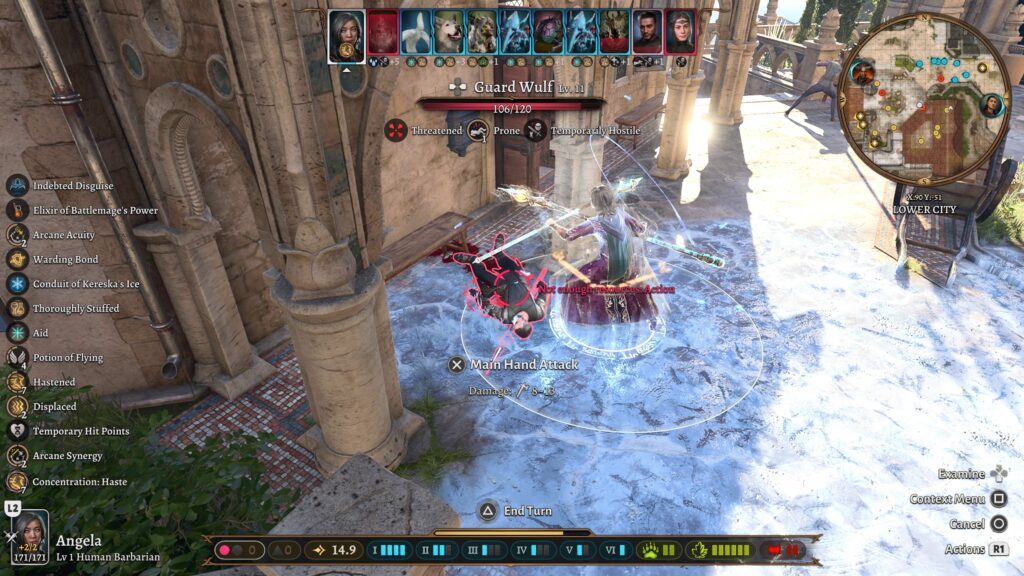
Task: View the Warding Bond status icon
Action: (17, 259)
